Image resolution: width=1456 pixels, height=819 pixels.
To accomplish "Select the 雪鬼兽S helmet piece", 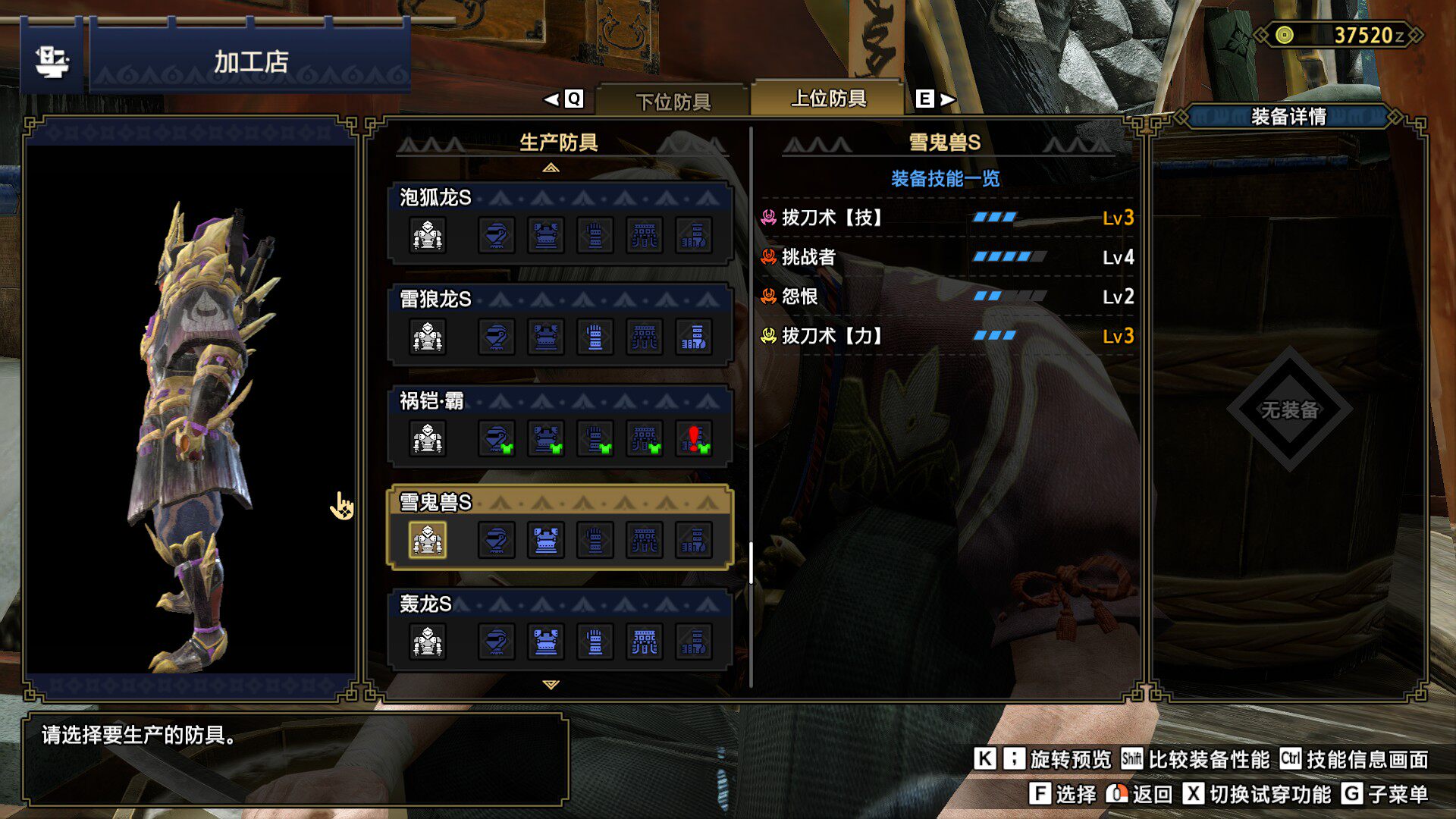I will [497, 540].
